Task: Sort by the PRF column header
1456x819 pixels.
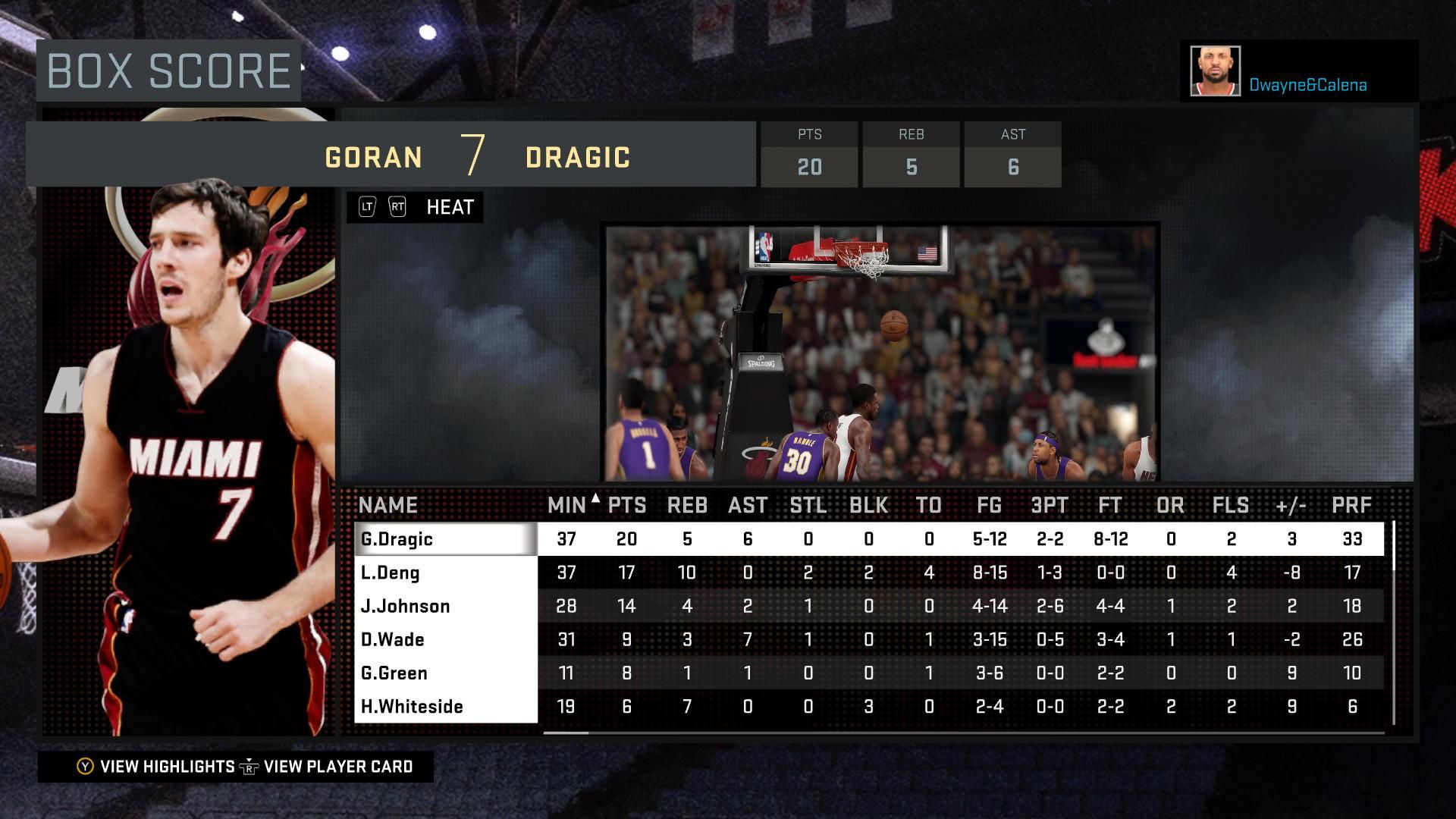Action: tap(1351, 505)
